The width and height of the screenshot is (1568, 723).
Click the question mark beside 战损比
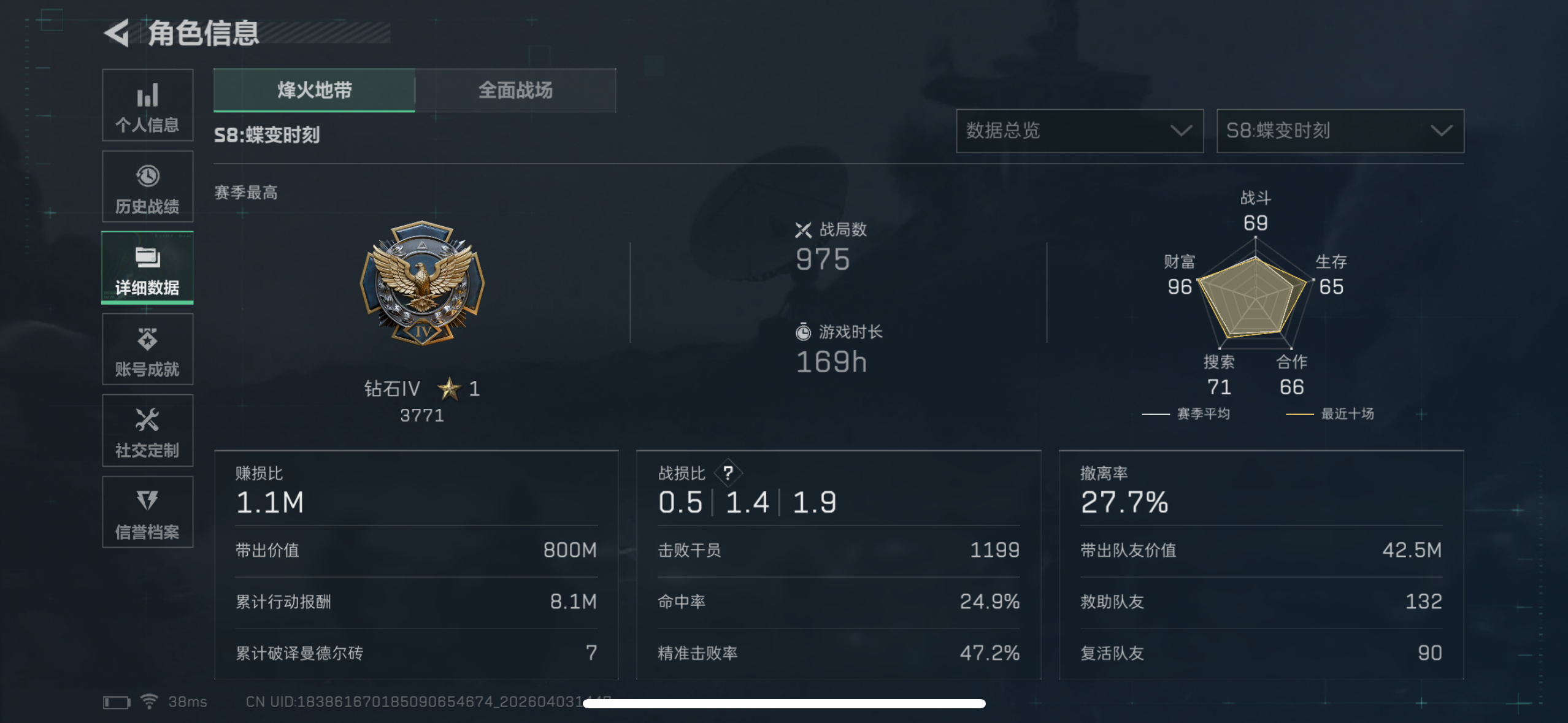pyautogui.click(x=729, y=472)
